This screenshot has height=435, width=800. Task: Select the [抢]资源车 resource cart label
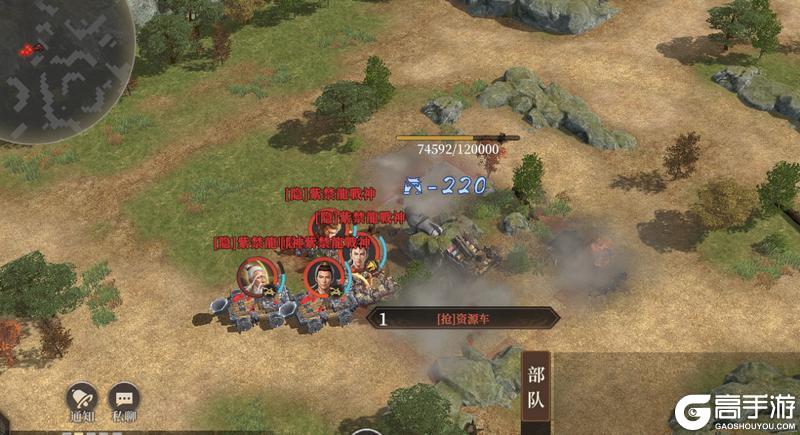(465, 319)
